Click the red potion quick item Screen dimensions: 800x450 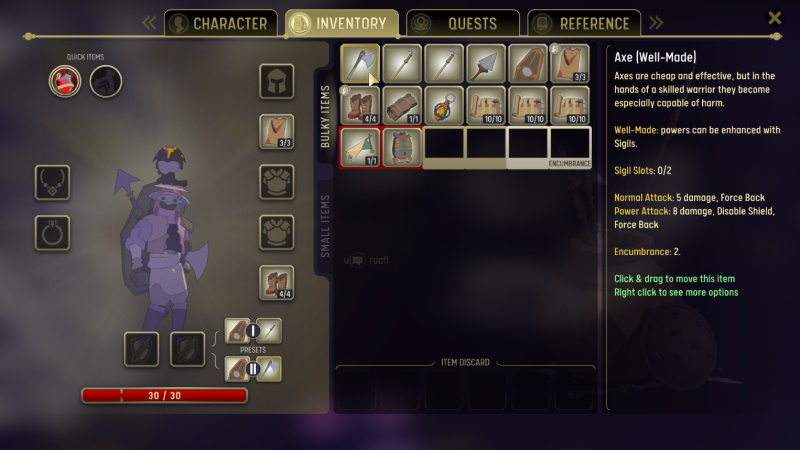click(x=65, y=82)
